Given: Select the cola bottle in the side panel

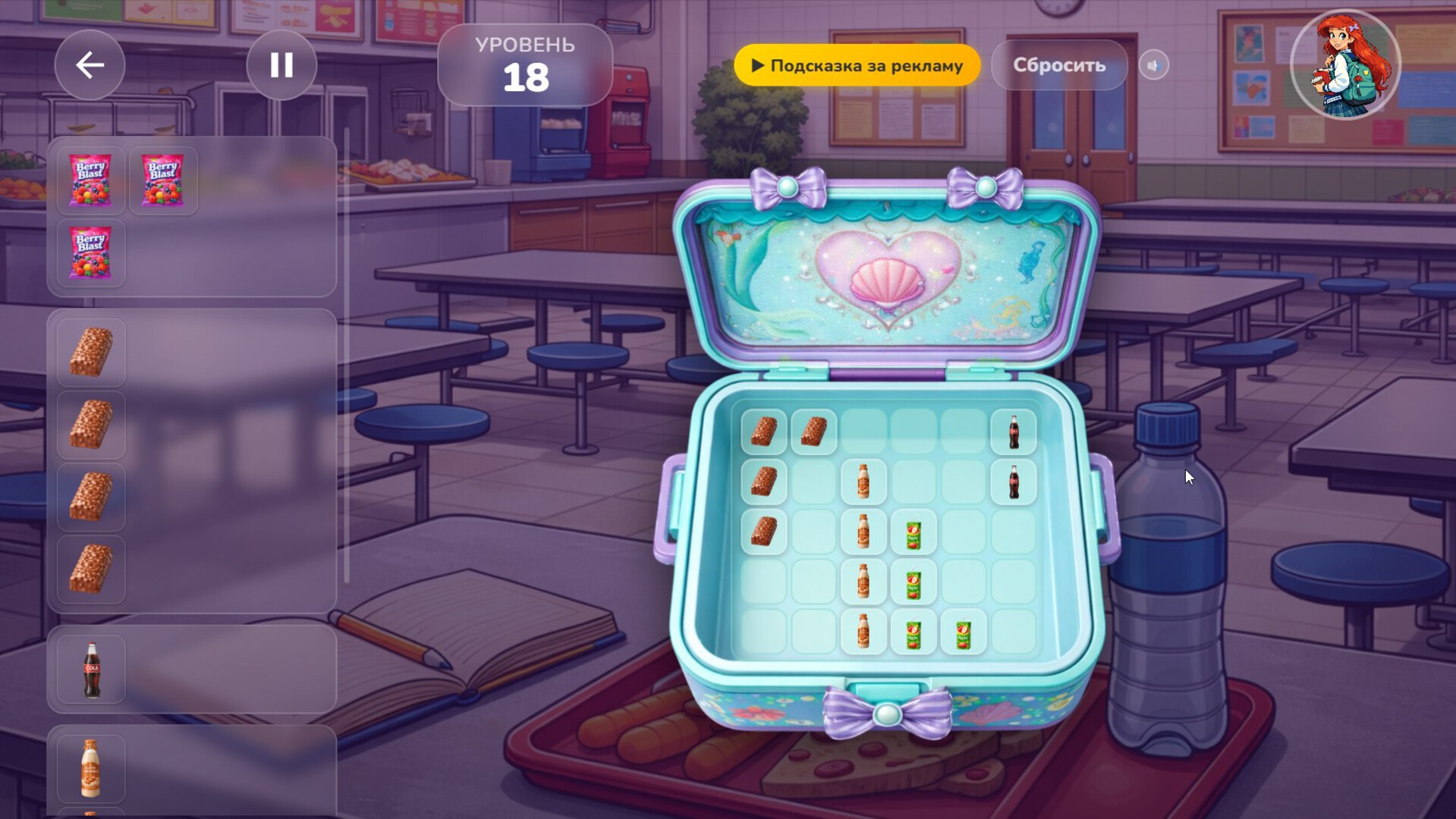Looking at the screenshot, I should tap(91, 670).
